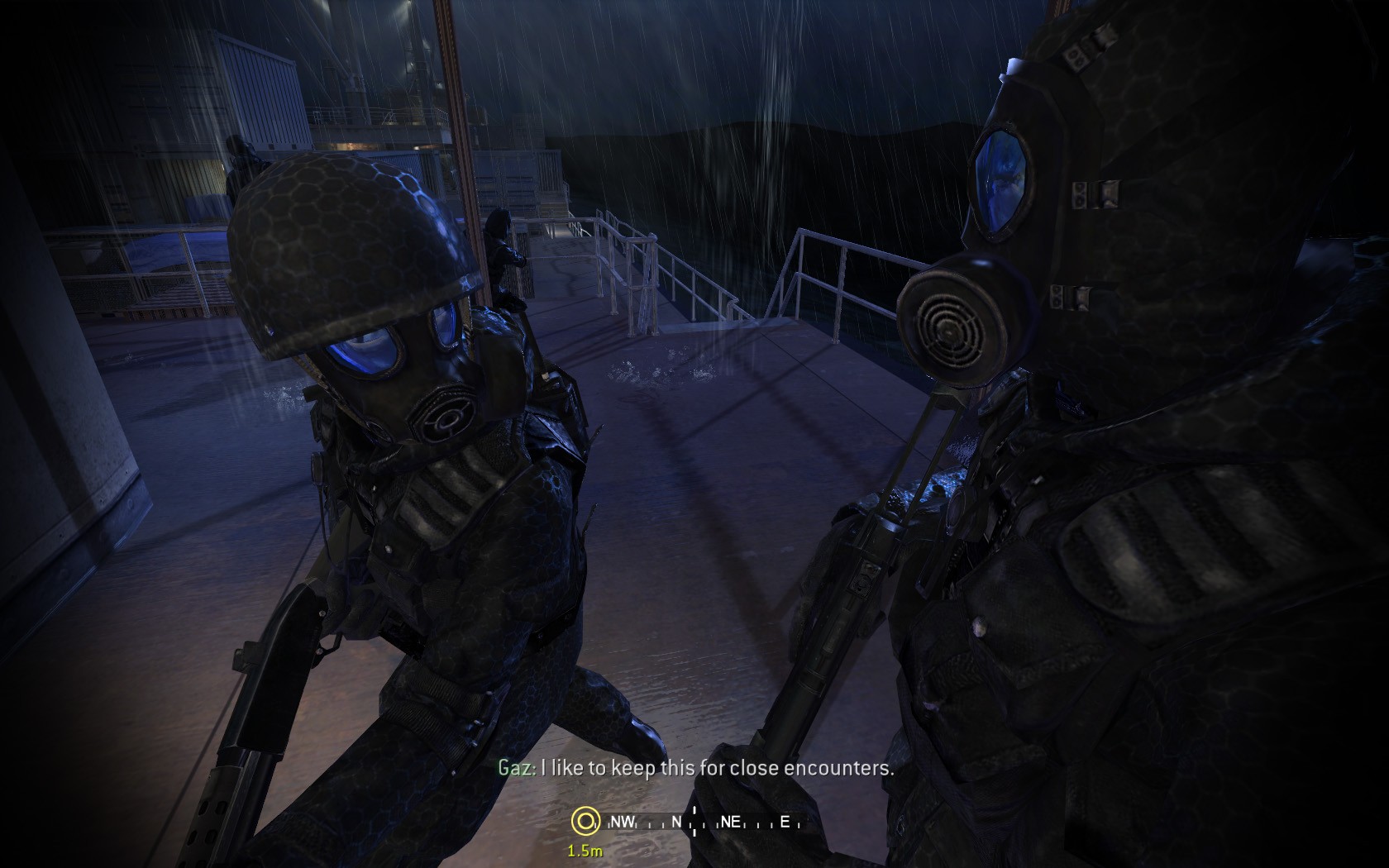
Task: Click the NW marker on the compass
Action: (x=622, y=823)
